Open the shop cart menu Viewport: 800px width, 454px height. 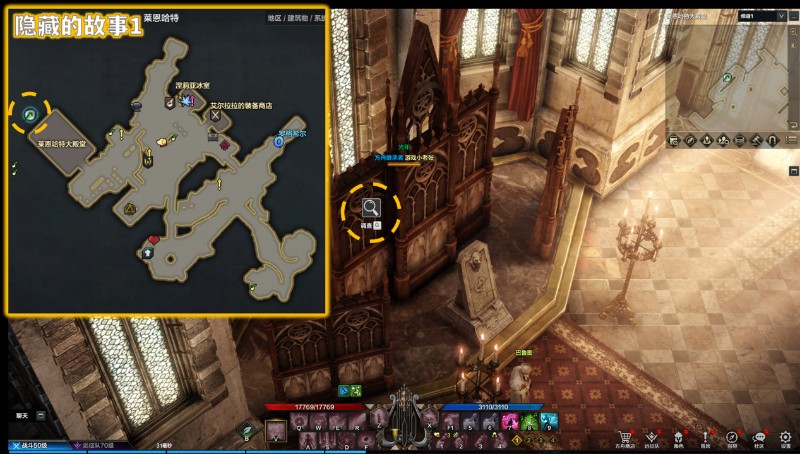[626, 438]
